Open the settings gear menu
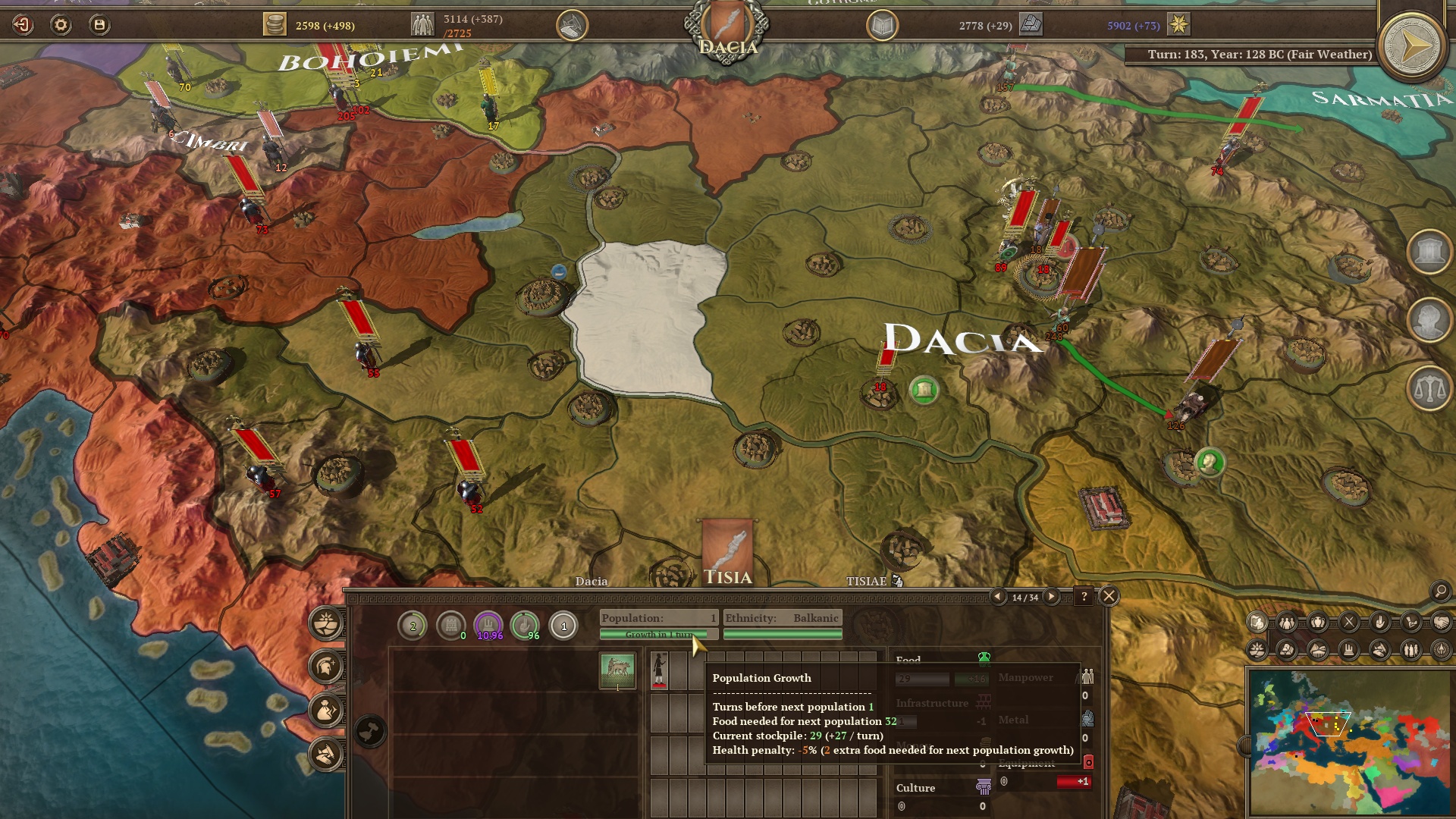The image size is (1456, 819). [x=61, y=25]
